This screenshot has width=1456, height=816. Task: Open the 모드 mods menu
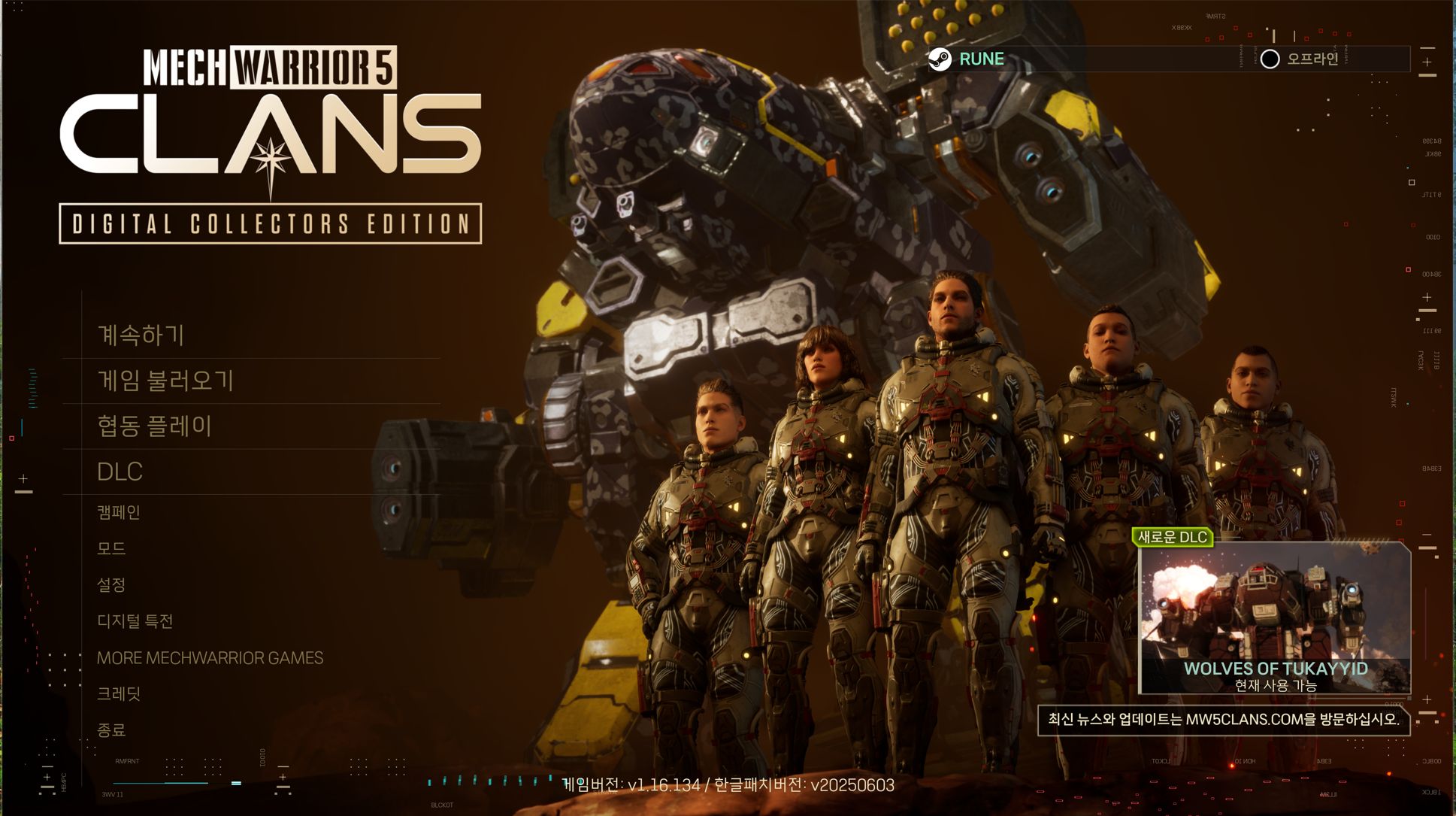click(x=111, y=548)
